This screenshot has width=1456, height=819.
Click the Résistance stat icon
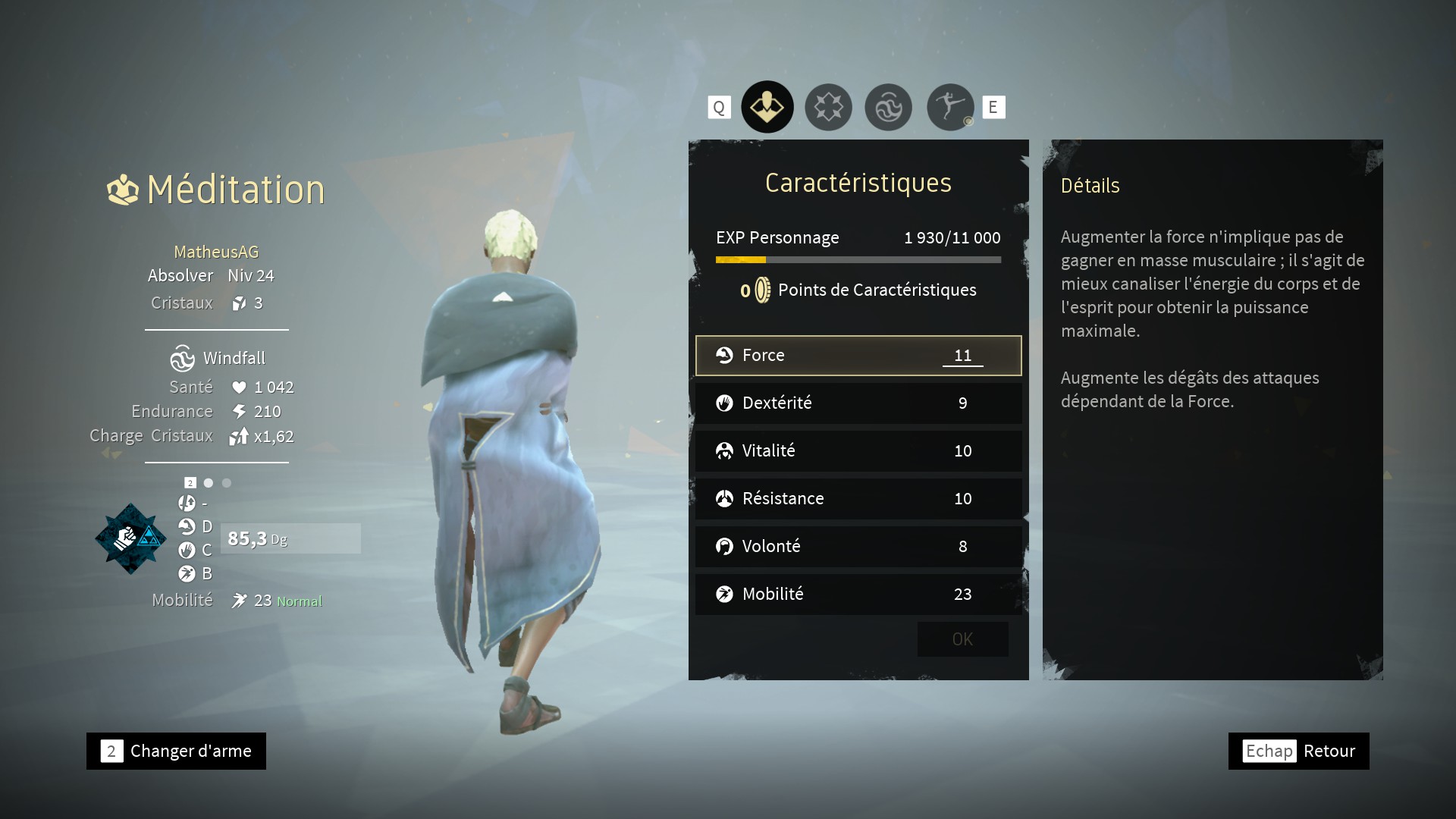[x=725, y=498]
